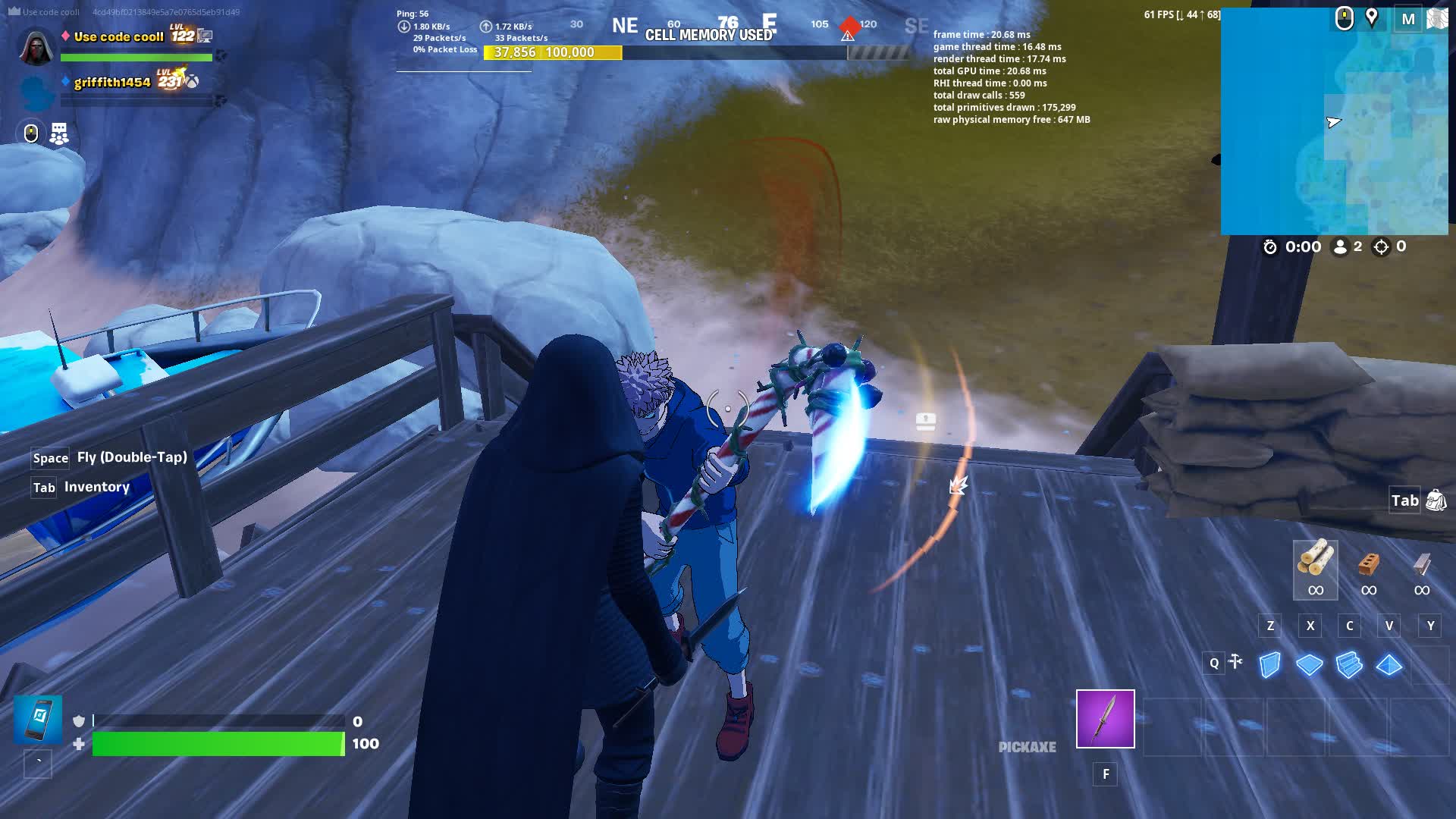Click the edit tool hammer icon
The width and height of the screenshot is (1456, 819).
1234,662
